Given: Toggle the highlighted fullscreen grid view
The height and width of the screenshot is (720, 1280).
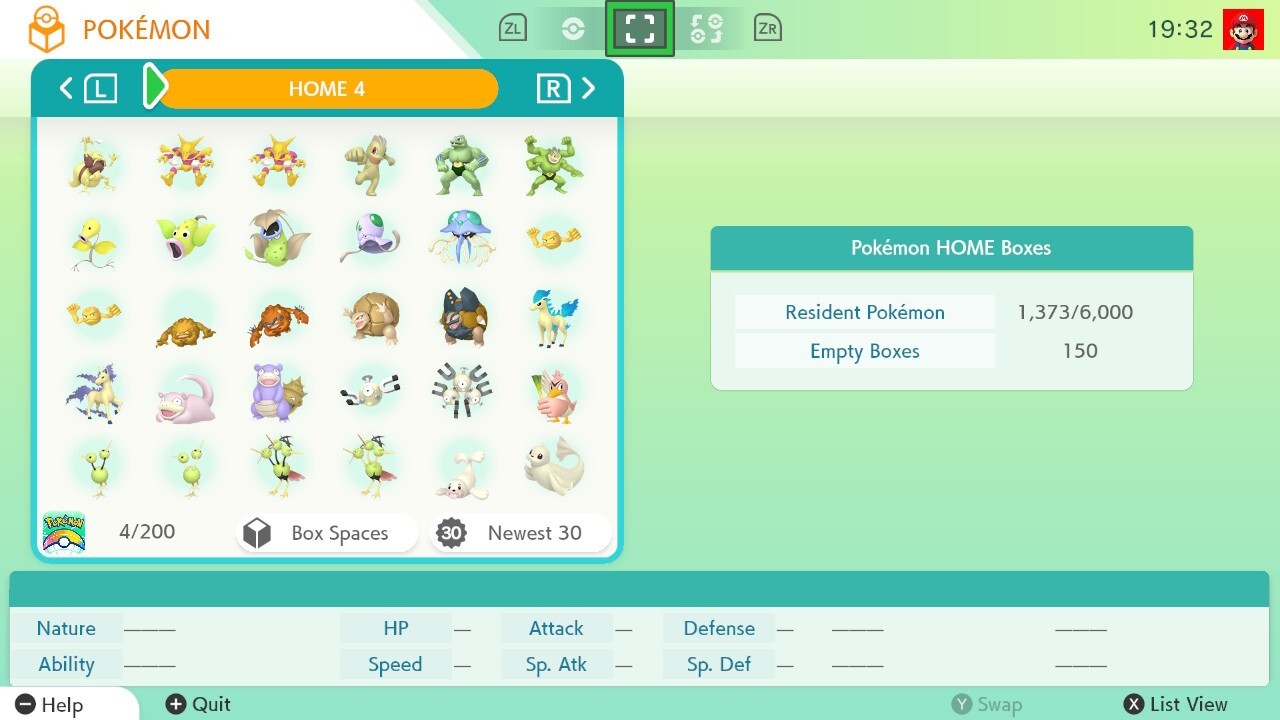Looking at the screenshot, I should (x=640, y=28).
